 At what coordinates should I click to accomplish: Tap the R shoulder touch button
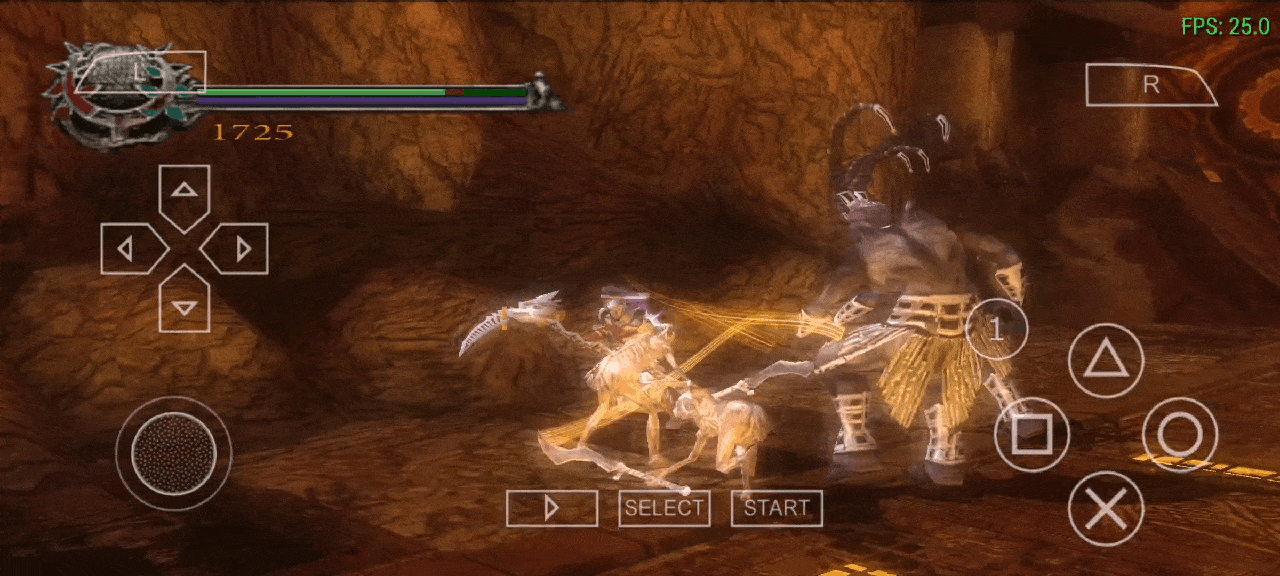[1150, 85]
